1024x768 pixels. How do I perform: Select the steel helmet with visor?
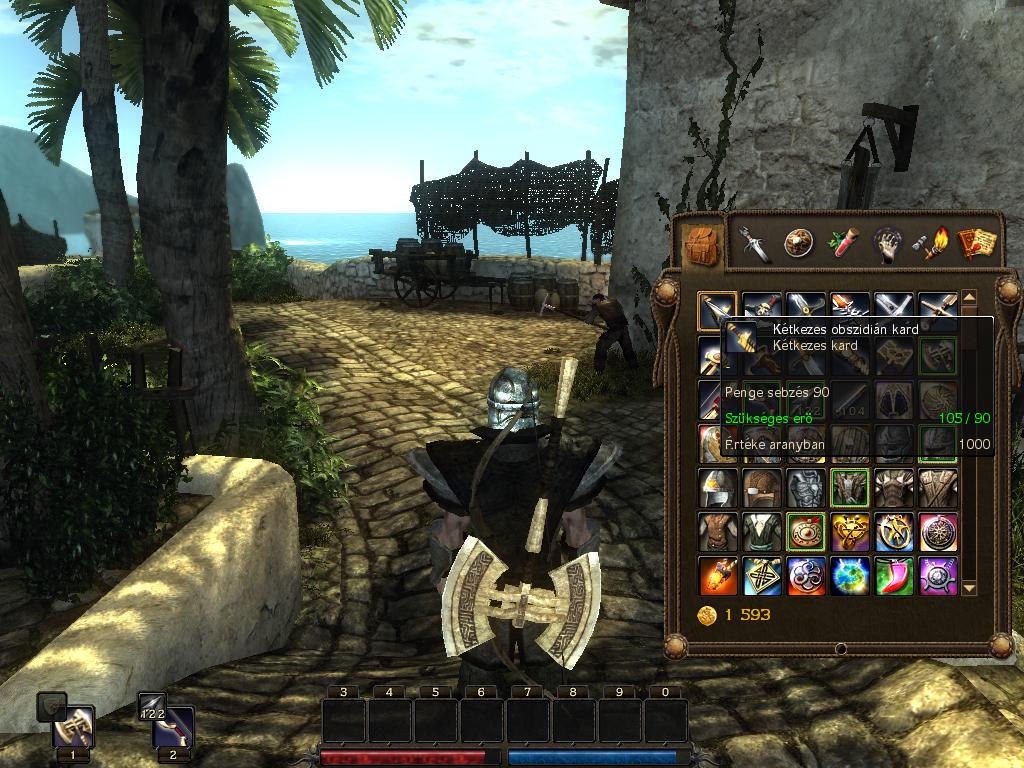click(718, 488)
